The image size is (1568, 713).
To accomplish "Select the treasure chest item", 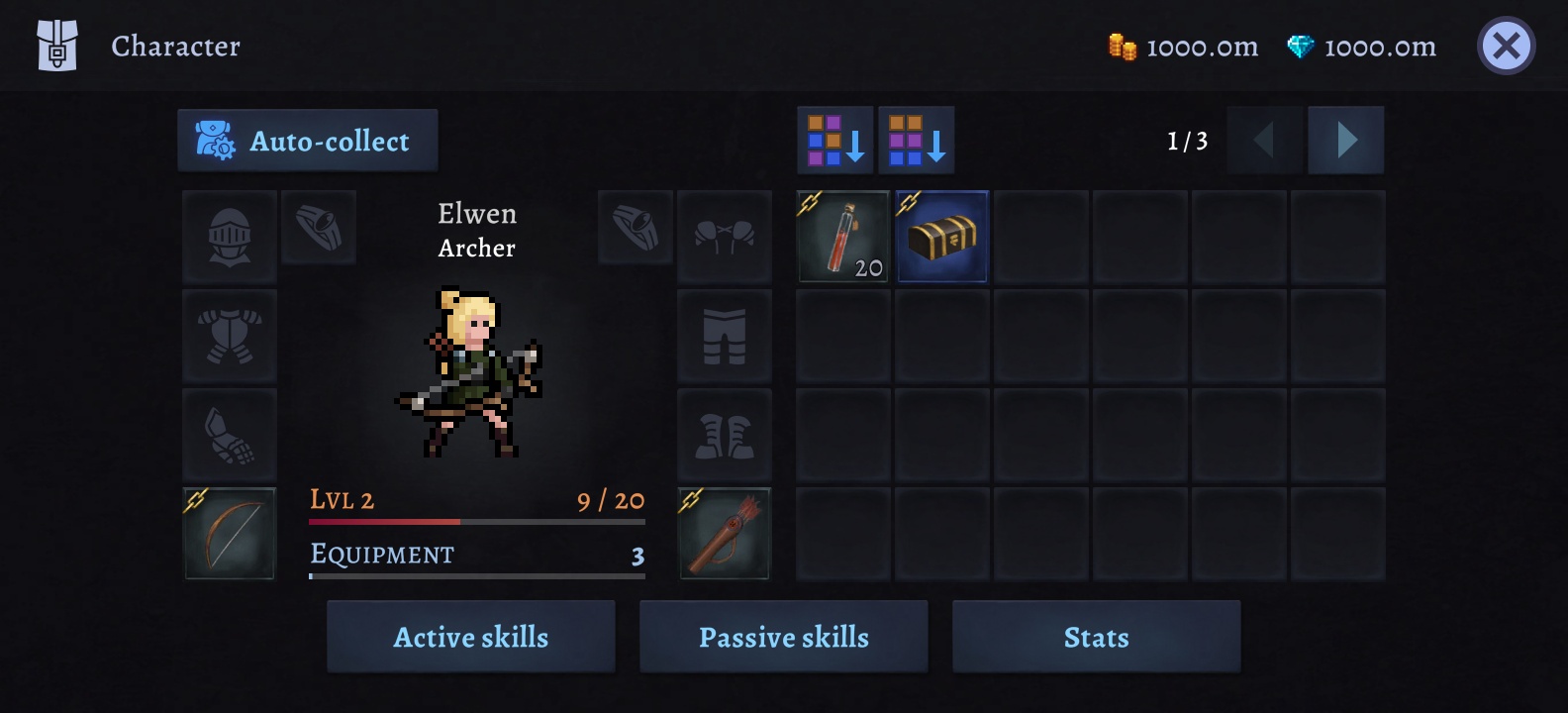I will 942,237.
